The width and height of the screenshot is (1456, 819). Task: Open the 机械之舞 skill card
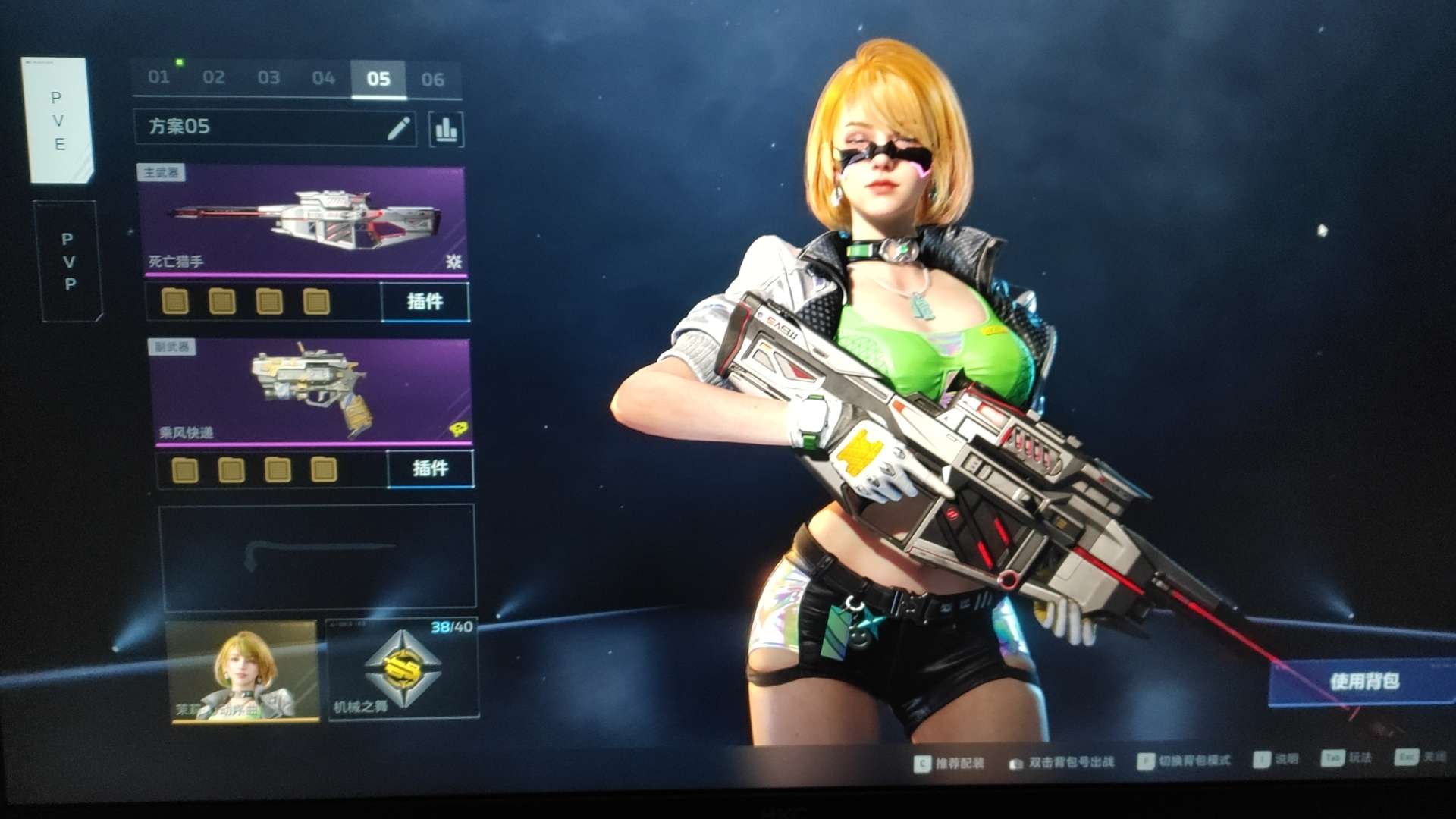[403, 669]
